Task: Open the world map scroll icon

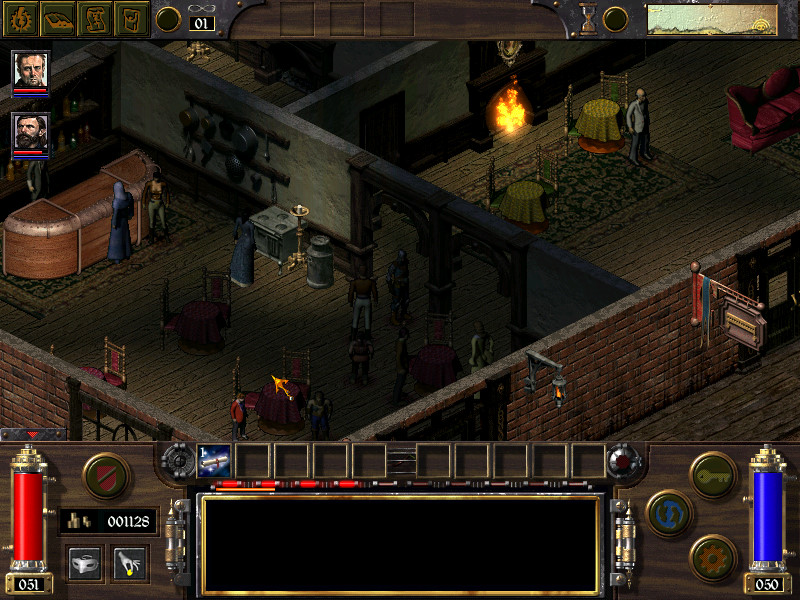Action: click(95, 19)
